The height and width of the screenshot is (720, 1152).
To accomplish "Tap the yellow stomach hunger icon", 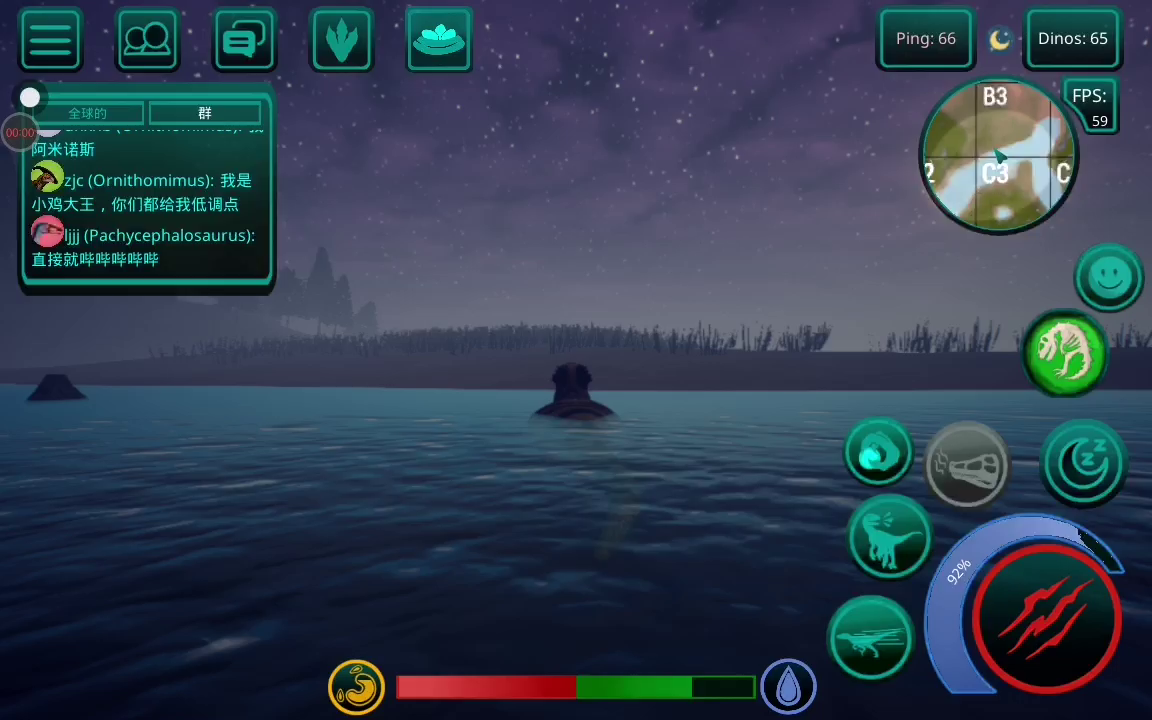I will [x=357, y=687].
